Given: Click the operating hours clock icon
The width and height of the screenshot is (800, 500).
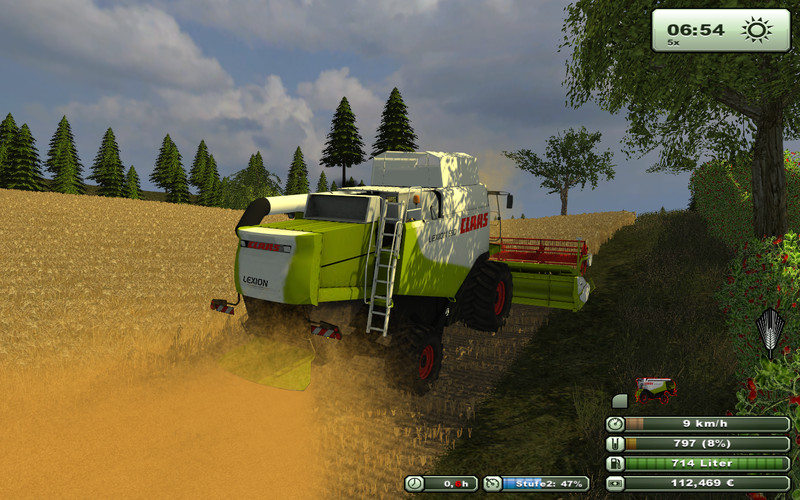Looking at the screenshot, I should 414,484.
